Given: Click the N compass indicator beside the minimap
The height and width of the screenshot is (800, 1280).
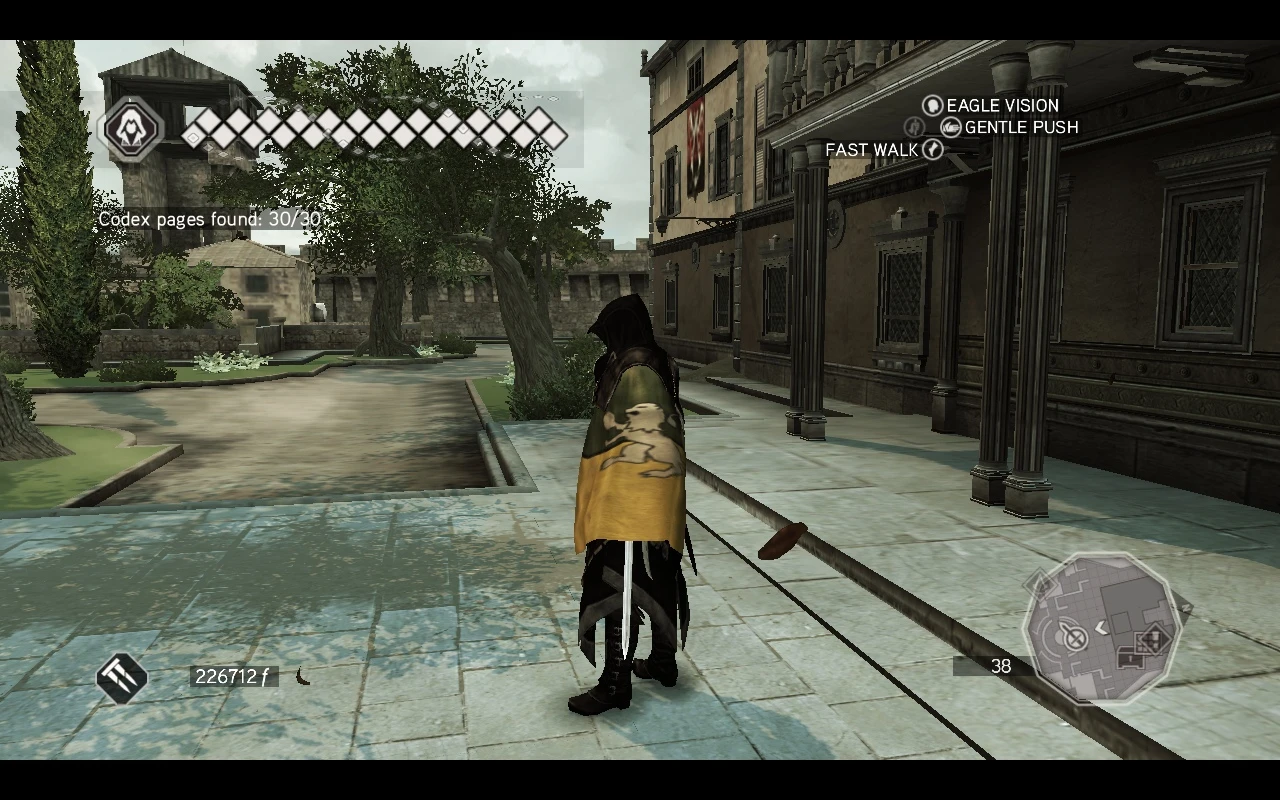Looking at the screenshot, I should (1187, 606).
